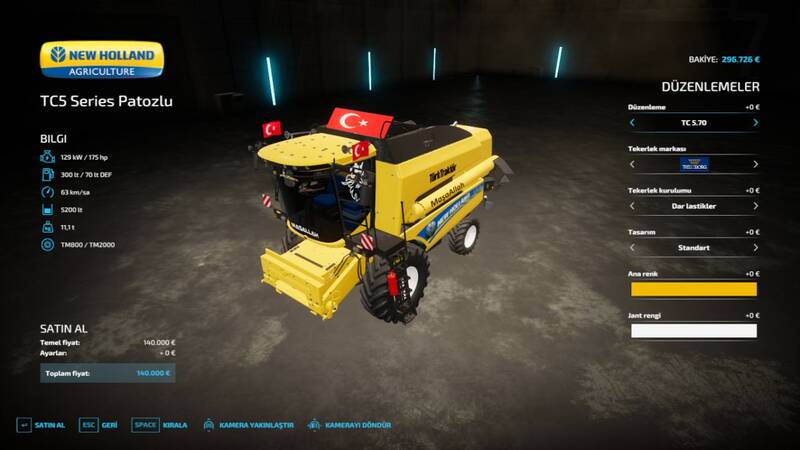The image size is (800, 450).
Task: Switch to next Tekerlek markası brand
Action: [755, 165]
